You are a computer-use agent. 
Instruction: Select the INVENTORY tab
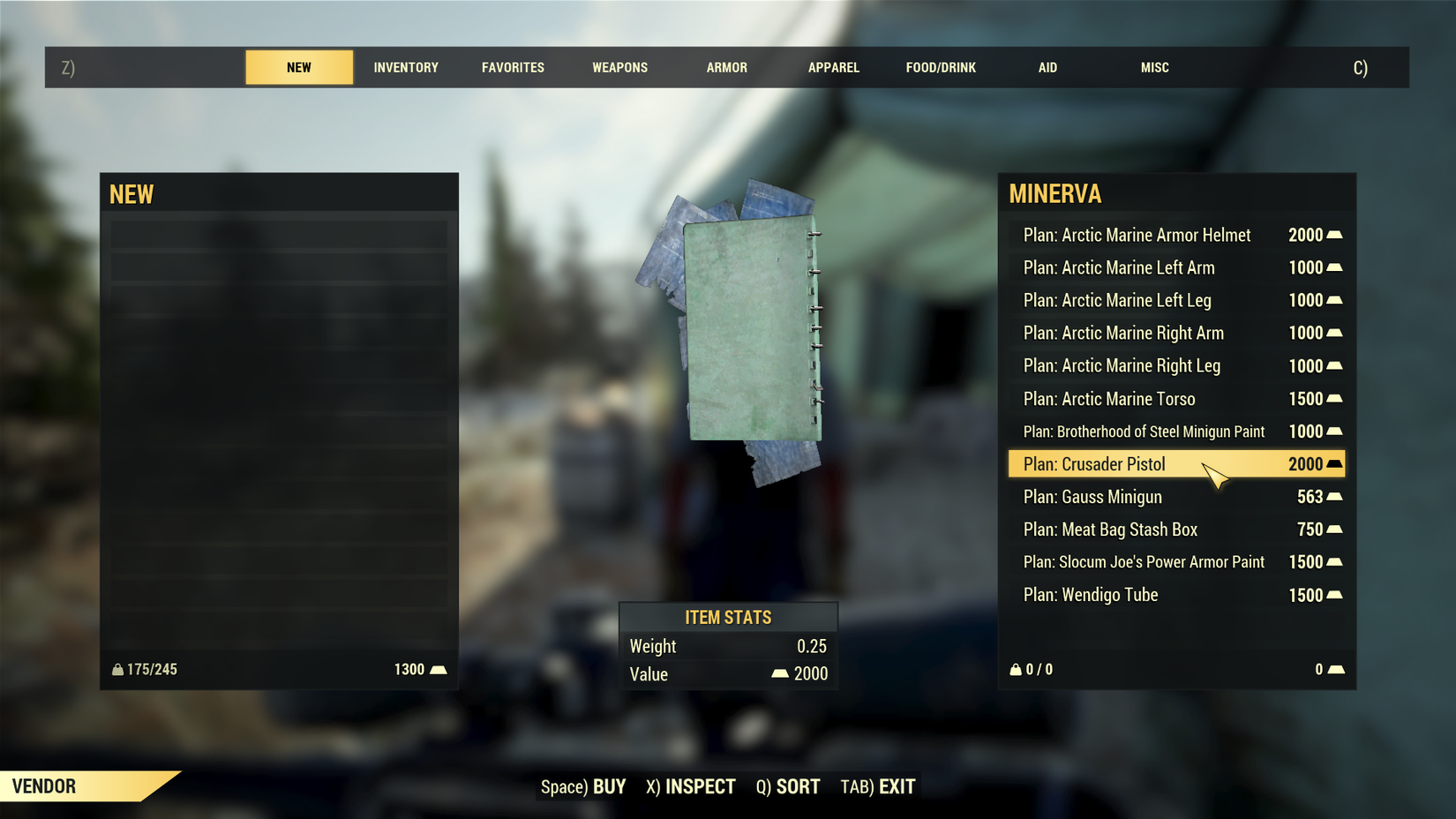pyautogui.click(x=406, y=67)
